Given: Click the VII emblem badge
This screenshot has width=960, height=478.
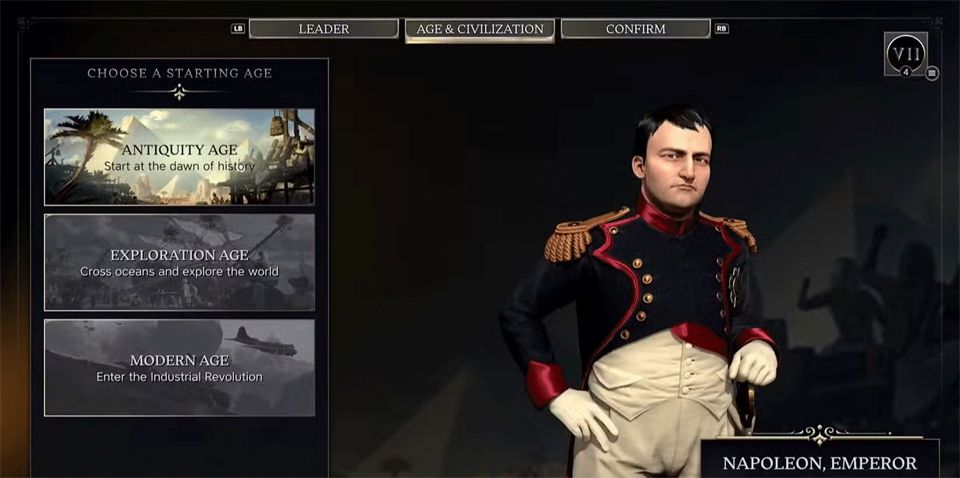Looking at the screenshot, I should (x=905, y=53).
